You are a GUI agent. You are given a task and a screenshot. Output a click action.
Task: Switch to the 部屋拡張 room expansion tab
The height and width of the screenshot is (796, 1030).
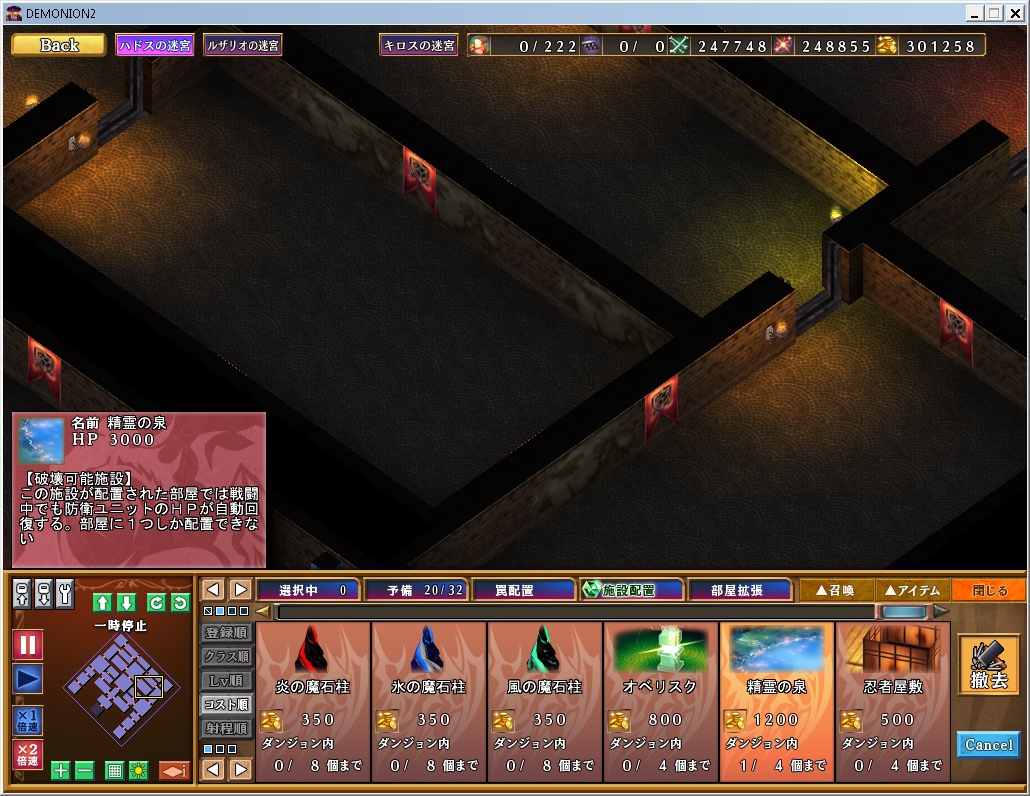pos(739,590)
